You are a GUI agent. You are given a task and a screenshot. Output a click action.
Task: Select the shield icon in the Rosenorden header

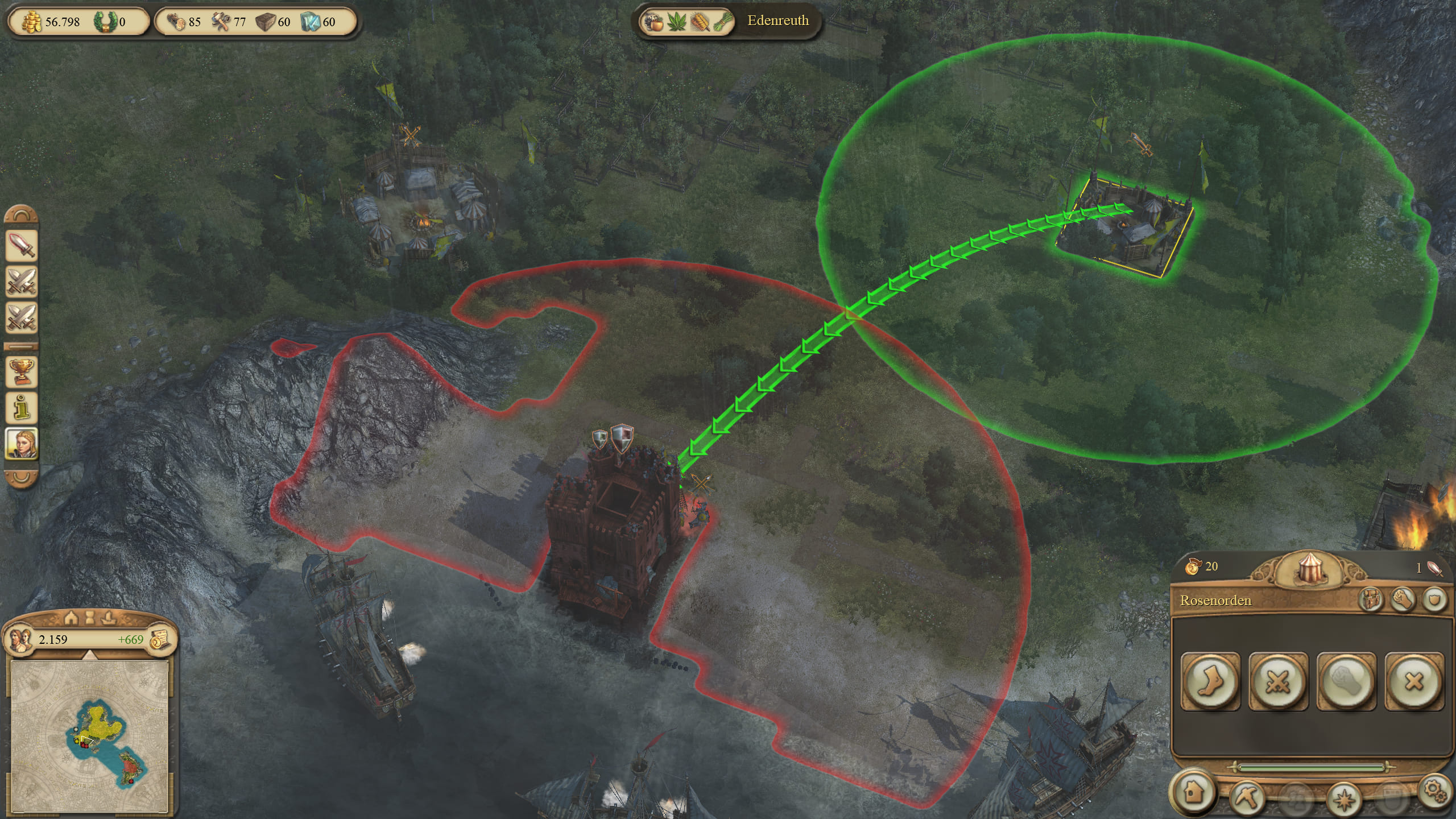tap(1434, 599)
